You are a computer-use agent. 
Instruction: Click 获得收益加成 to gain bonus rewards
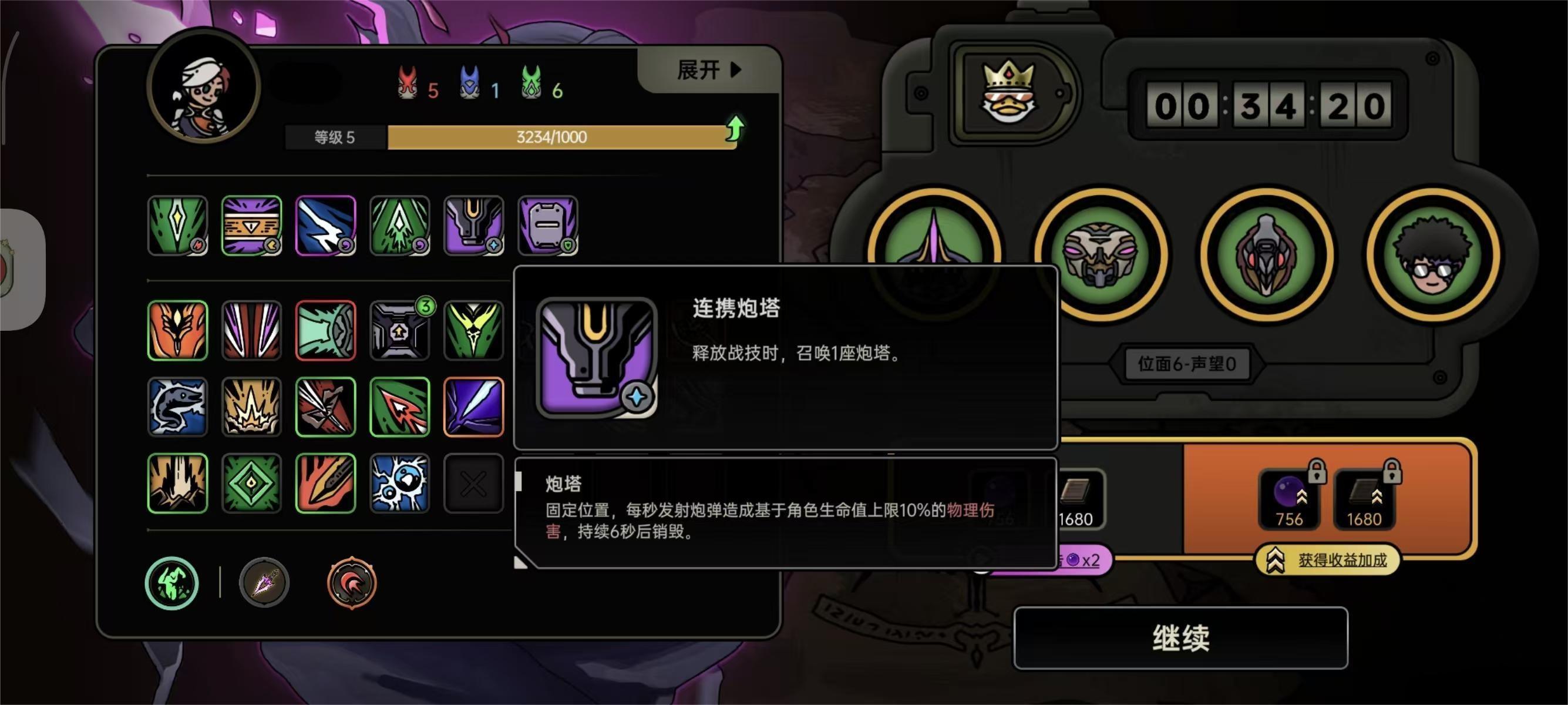1327,560
